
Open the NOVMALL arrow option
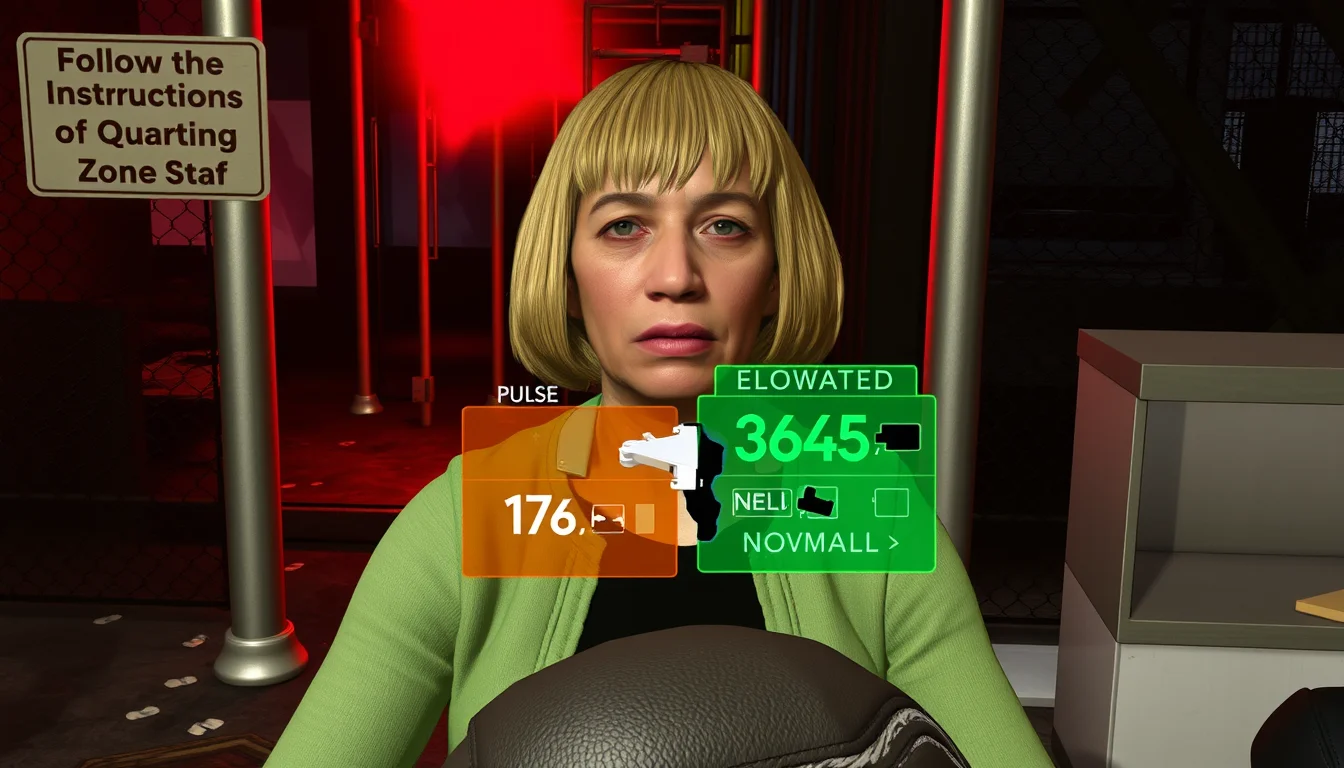click(821, 543)
